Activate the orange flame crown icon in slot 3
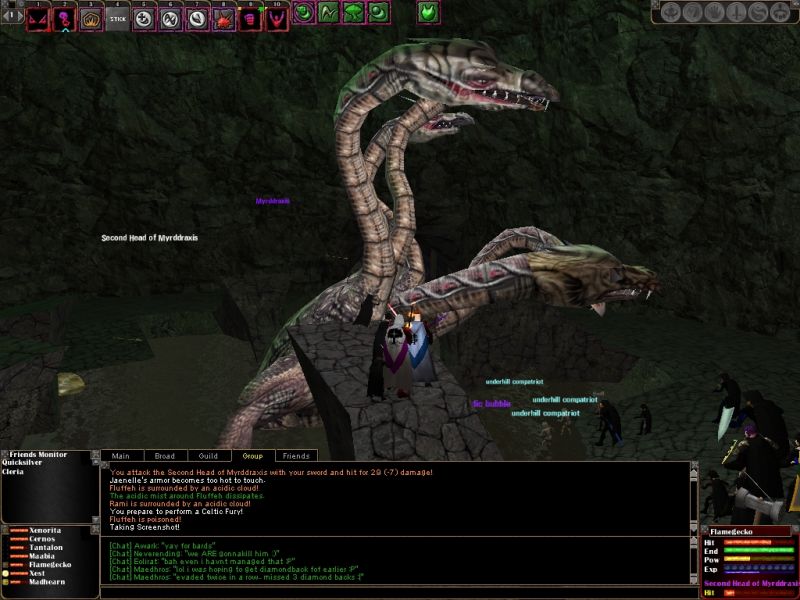This screenshot has width=800, height=600. coord(91,18)
